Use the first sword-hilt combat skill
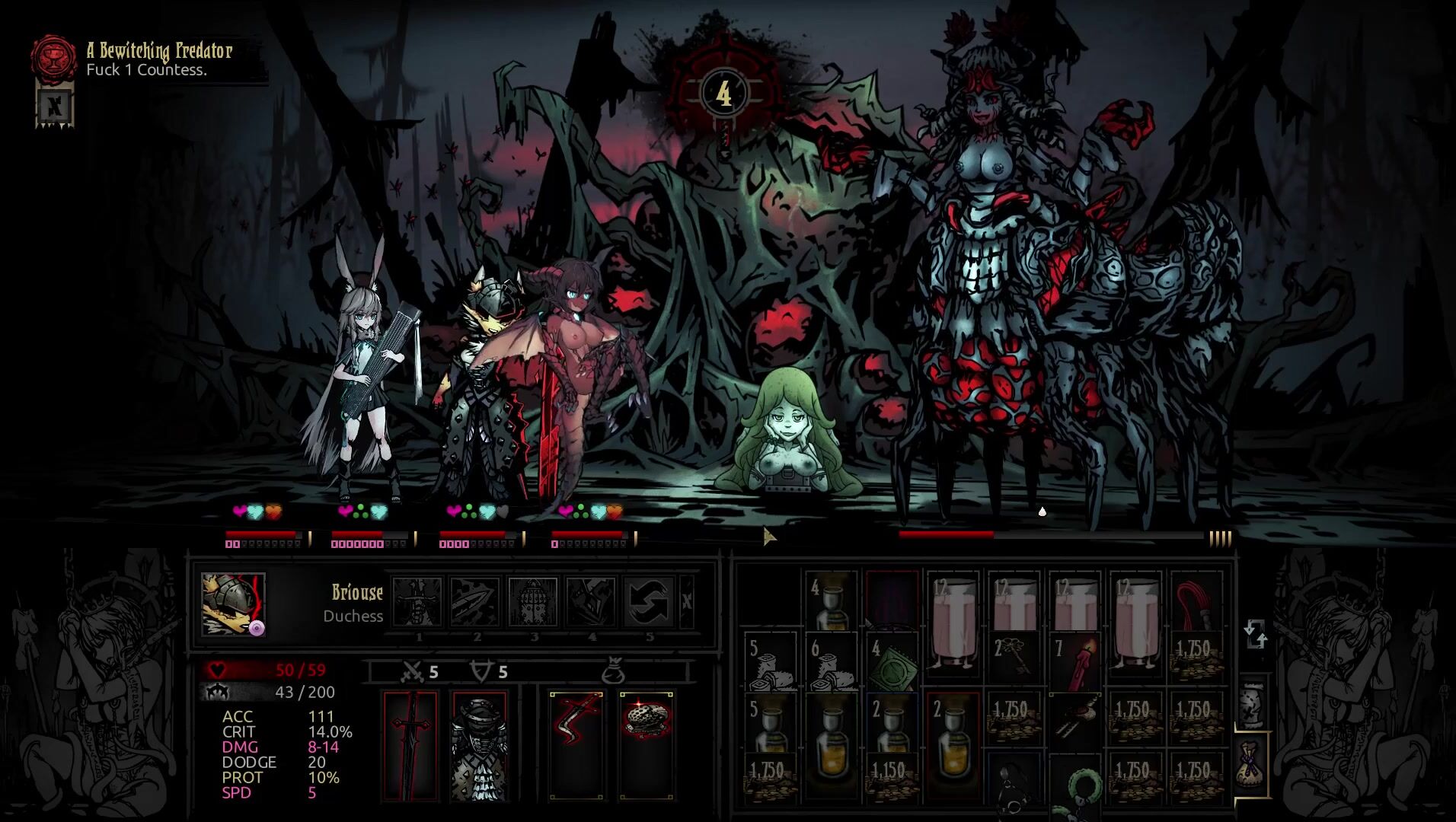This screenshot has height=822, width=1456. (417, 602)
